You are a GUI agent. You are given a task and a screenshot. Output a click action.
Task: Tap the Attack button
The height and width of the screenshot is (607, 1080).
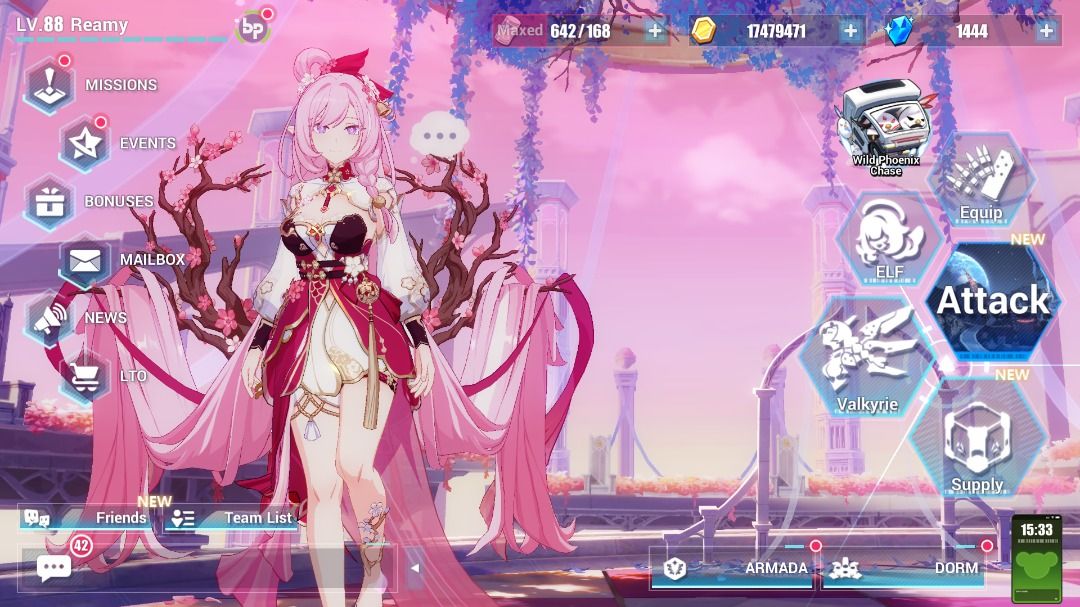(993, 300)
